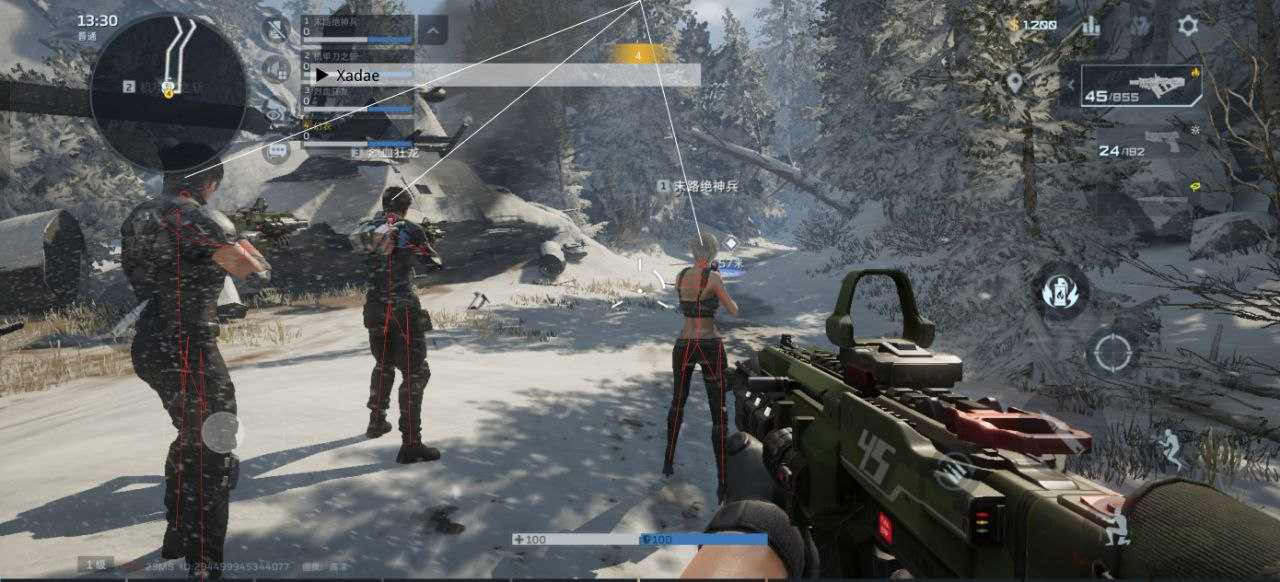Toggle the eye visibility icon
The width and height of the screenshot is (1280, 582).
[275, 109]
